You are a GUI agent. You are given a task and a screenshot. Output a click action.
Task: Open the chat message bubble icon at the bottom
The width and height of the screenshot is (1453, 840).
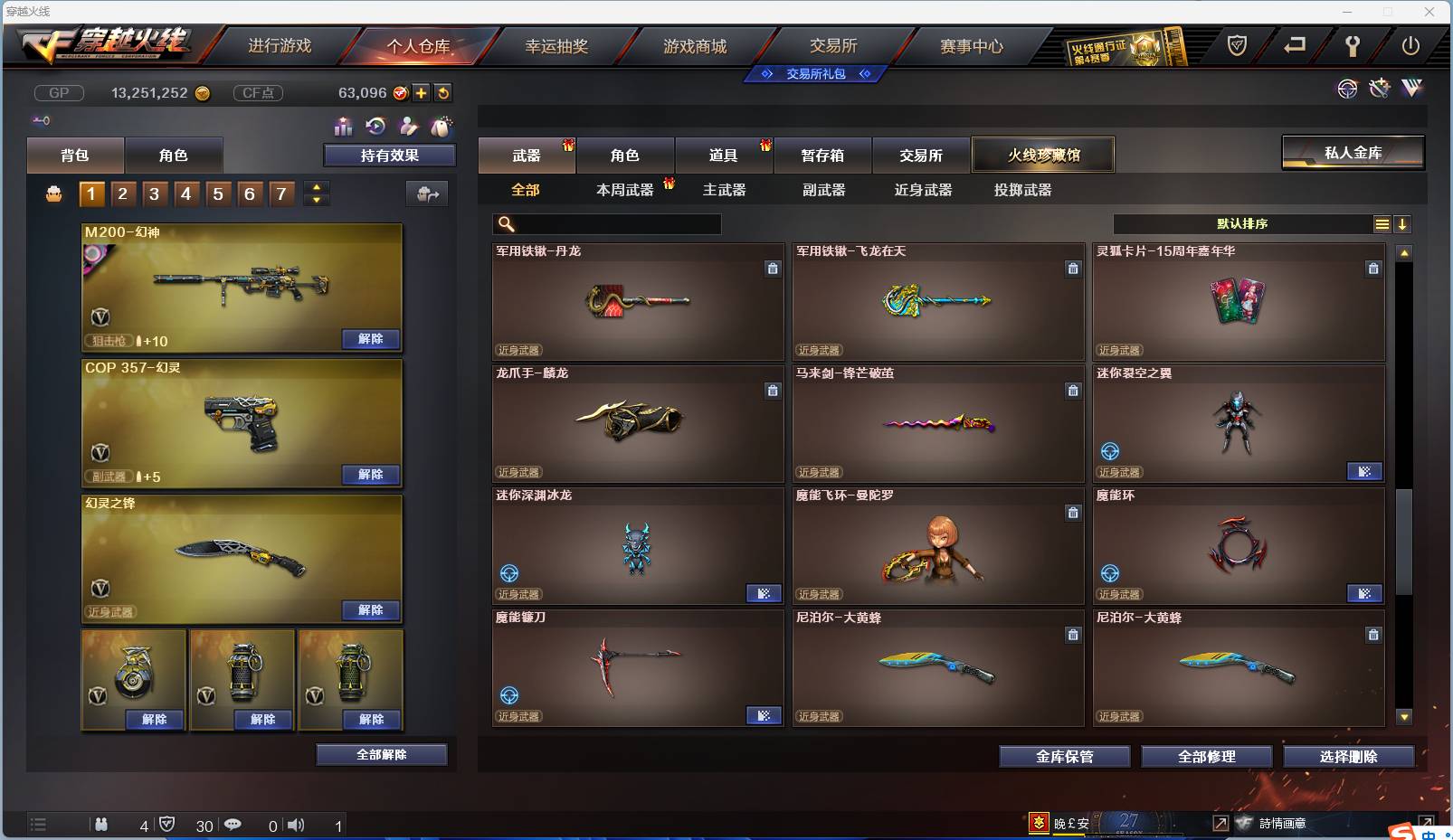[x=233, y=825]
